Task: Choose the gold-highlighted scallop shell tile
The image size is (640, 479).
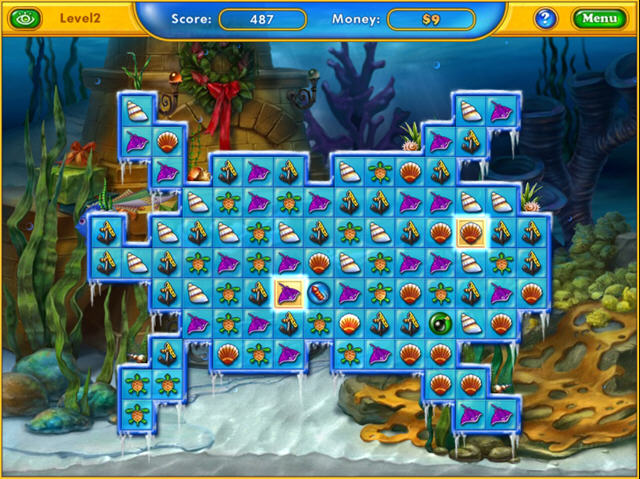Action: click(470, 233)
